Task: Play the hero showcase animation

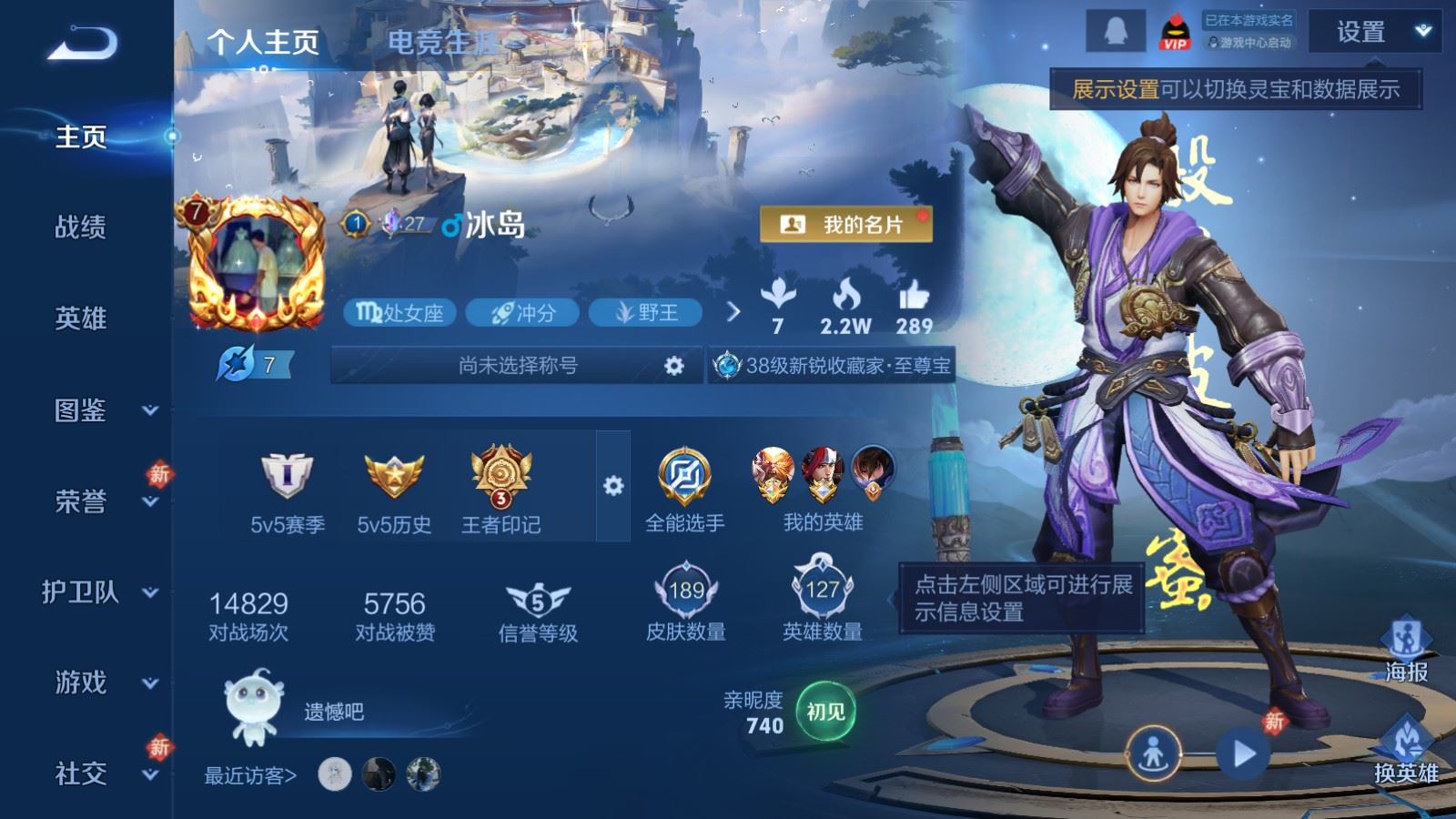Action: coord(1243,753)
